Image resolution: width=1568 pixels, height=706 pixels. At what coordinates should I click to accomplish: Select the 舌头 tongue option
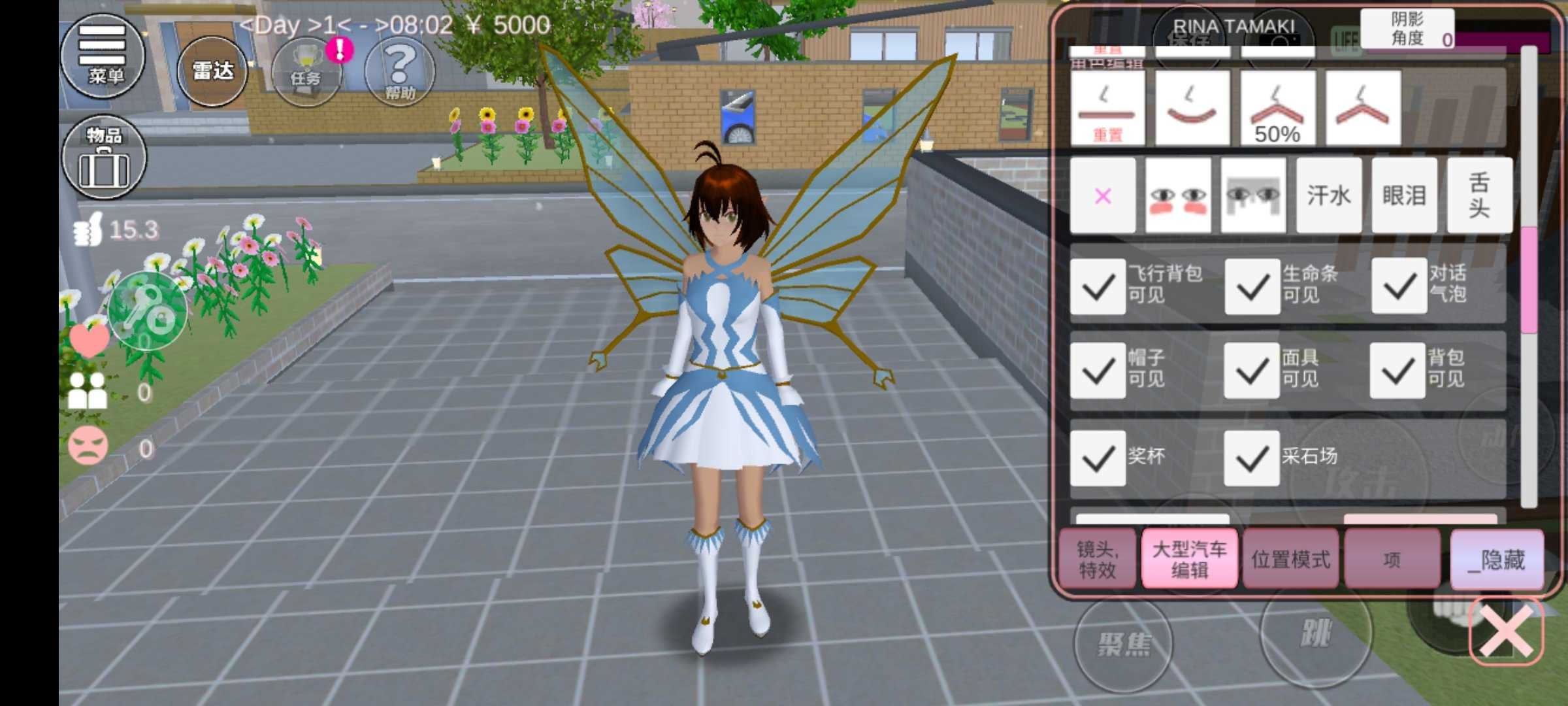point(1479,195)
